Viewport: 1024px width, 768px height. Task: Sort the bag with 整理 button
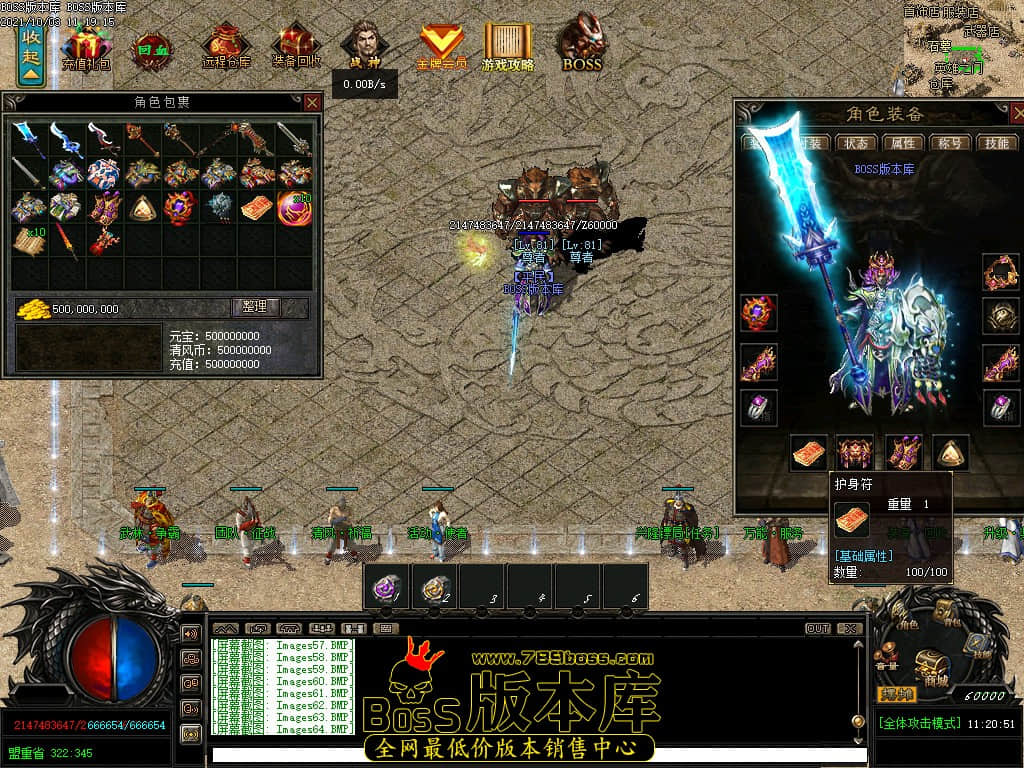pos(257,307)
